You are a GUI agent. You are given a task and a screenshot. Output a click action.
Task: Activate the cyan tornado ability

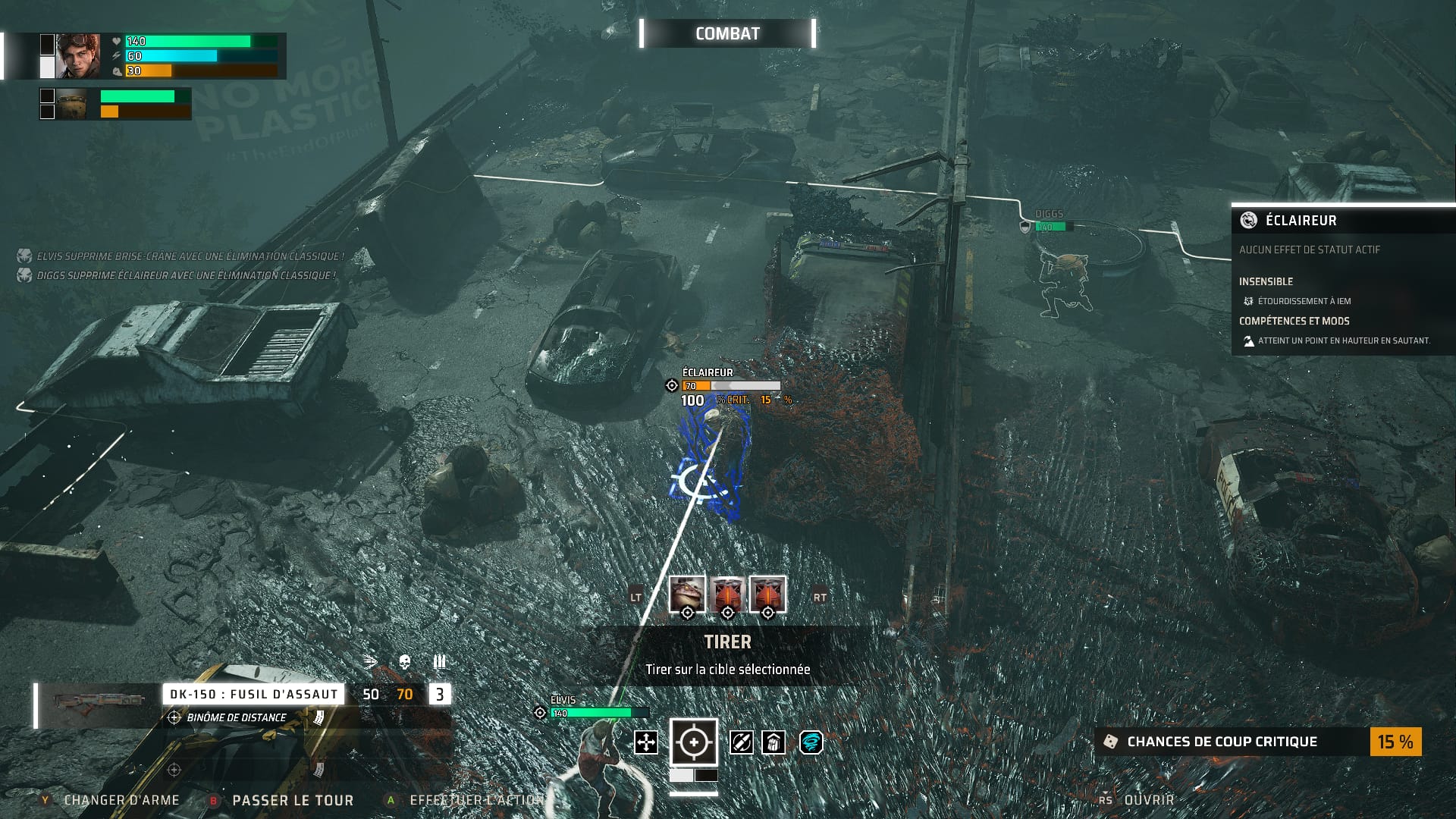(x=811, y=742)
